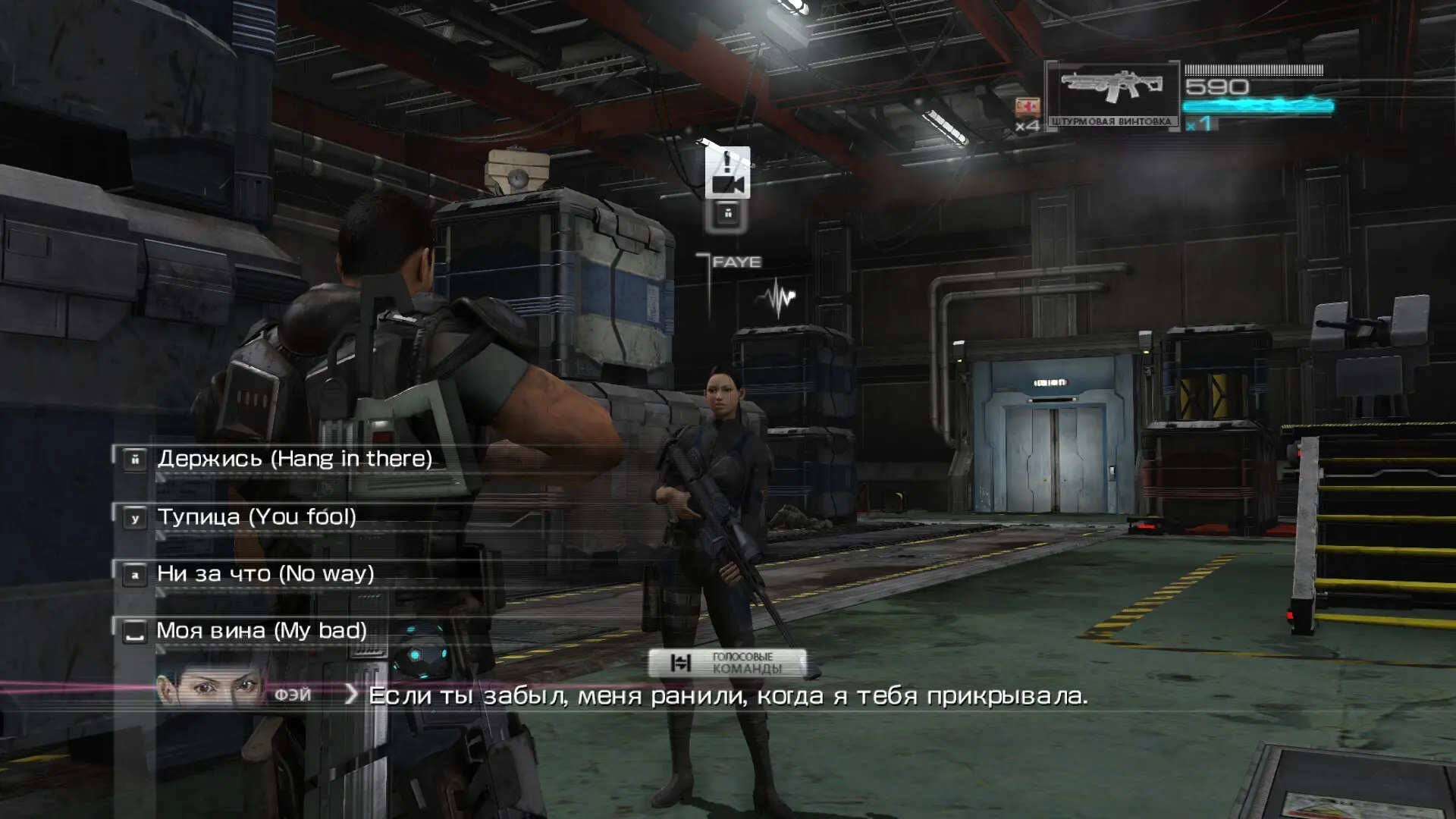Select the "Тупица (You fool)" response
This screenshot has height=819, width=1456.
click(x=256, y=517)
